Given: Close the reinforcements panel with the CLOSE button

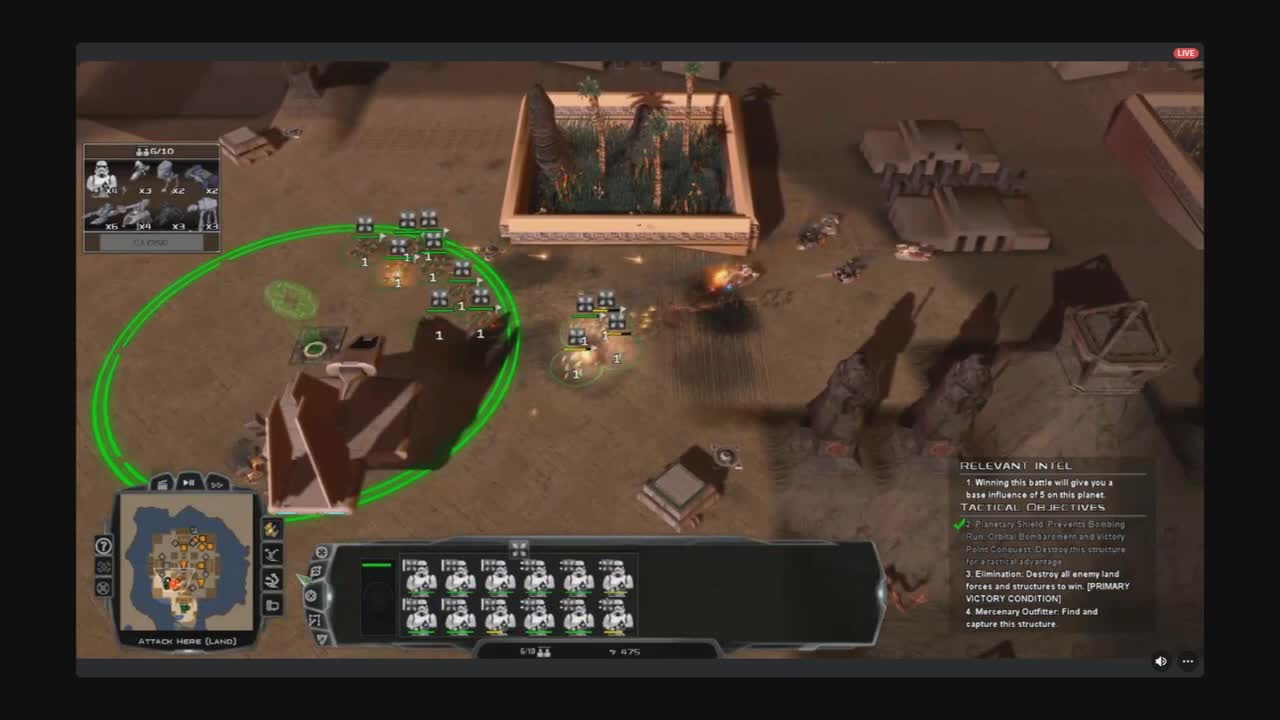Looking at the screenshot, I should [x=150, y=241].
